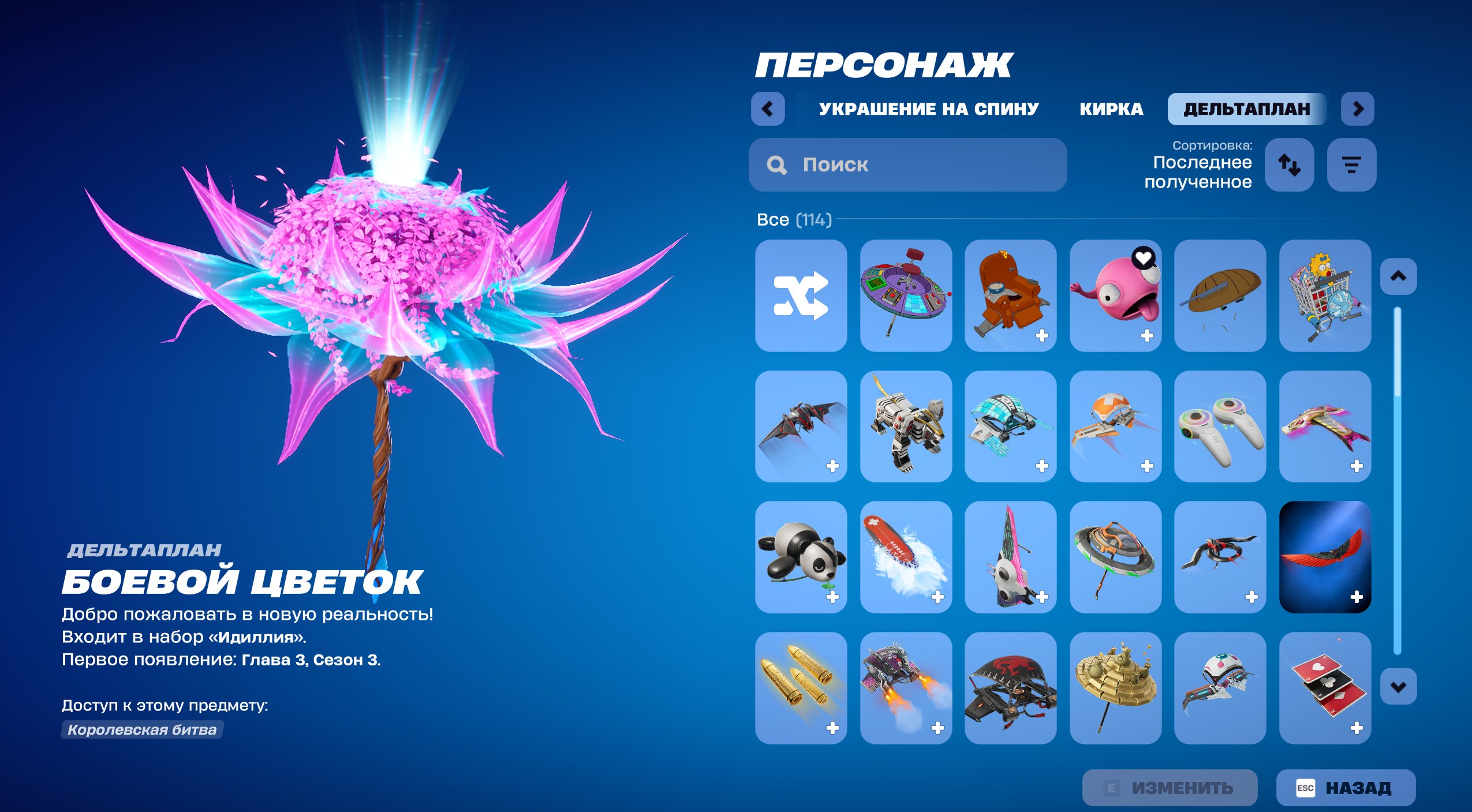Click inside the Поиск search field
The width and height of the screenshot is (1472, 812).
pos(906,166)
